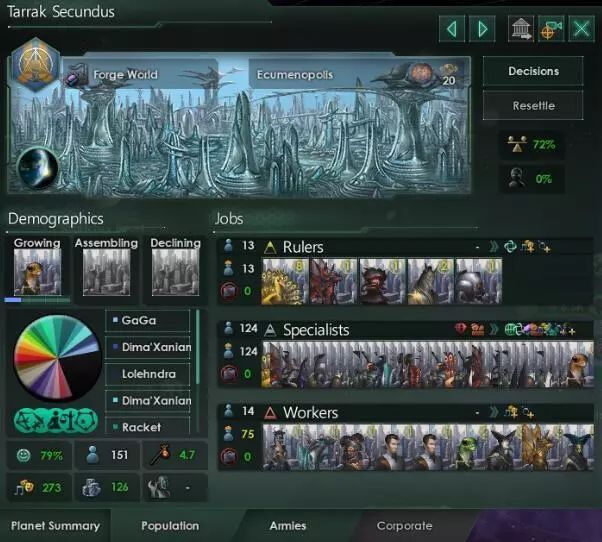Image resolution: width=602 pixels, height=542 pixels.
Task: Select the Corporate tab
Action: pos(404,525)
